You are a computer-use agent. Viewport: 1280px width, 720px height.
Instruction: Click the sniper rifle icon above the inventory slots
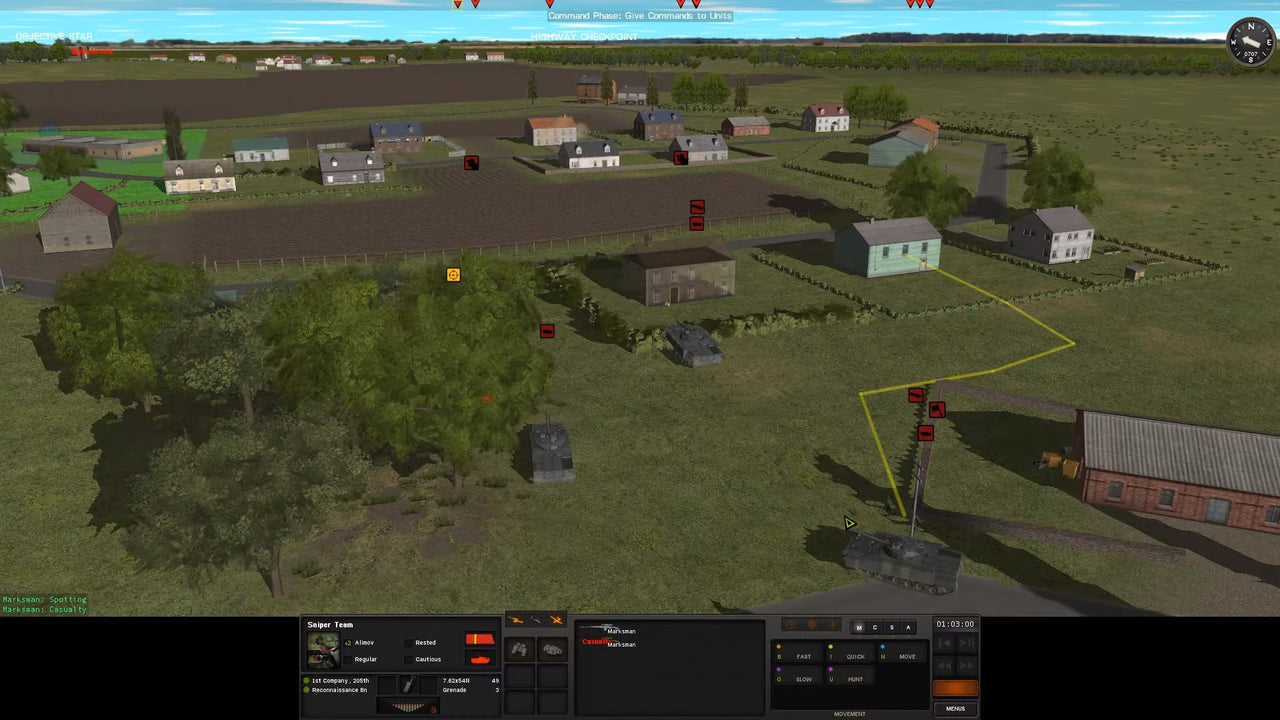tap(515, 619)
